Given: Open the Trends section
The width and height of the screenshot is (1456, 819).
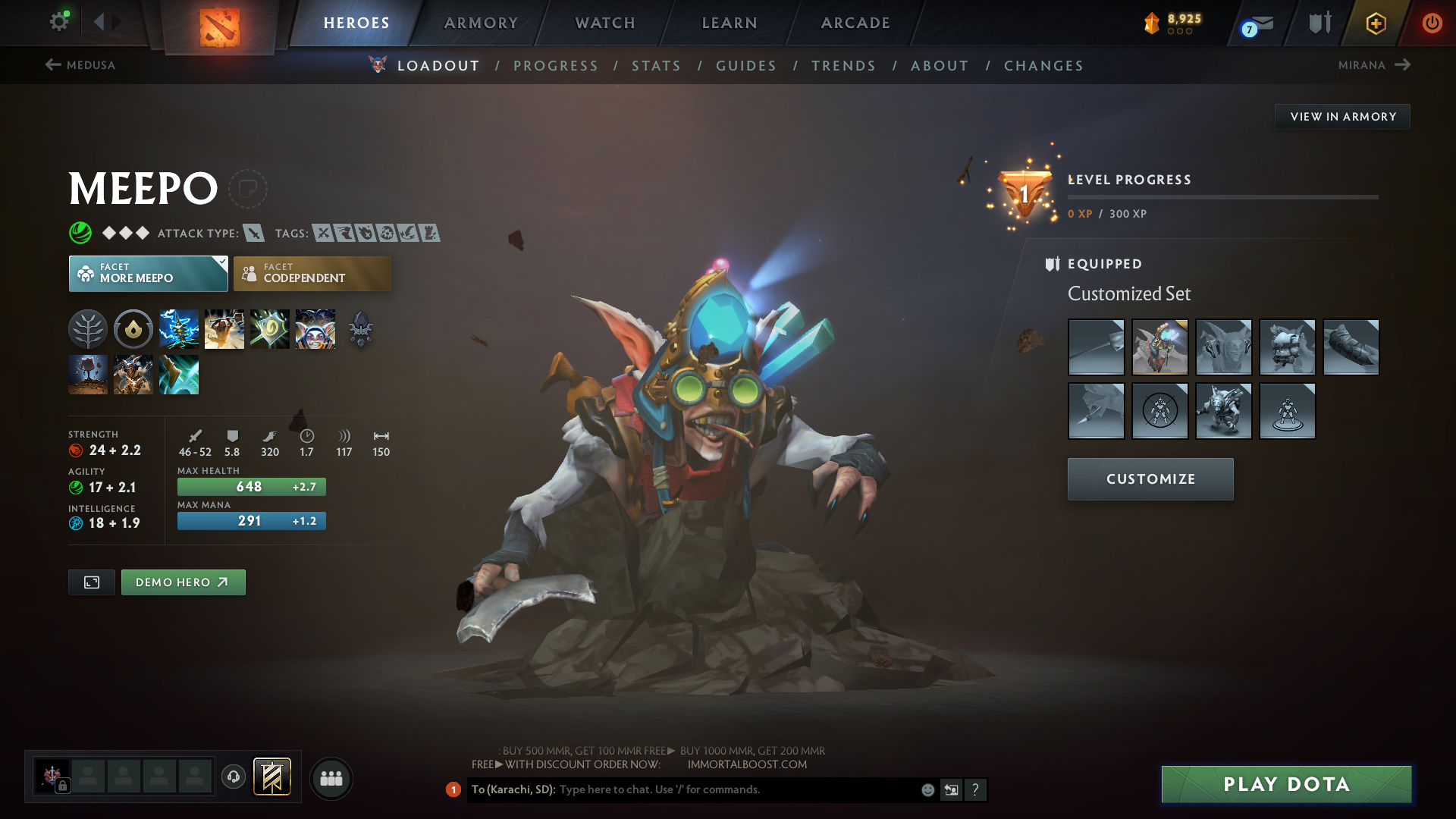Looking at the screenshot, I should [x=843, y=66].
